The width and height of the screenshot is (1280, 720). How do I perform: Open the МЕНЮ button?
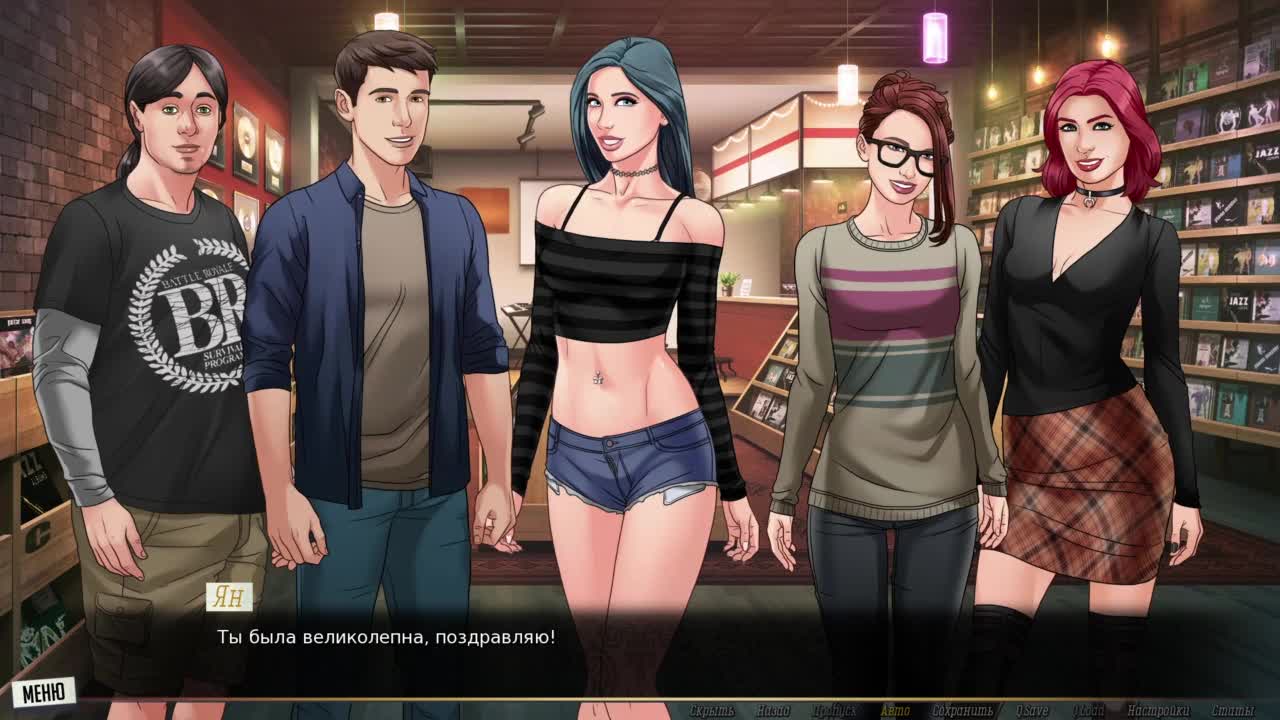click(x=44, y=691)
